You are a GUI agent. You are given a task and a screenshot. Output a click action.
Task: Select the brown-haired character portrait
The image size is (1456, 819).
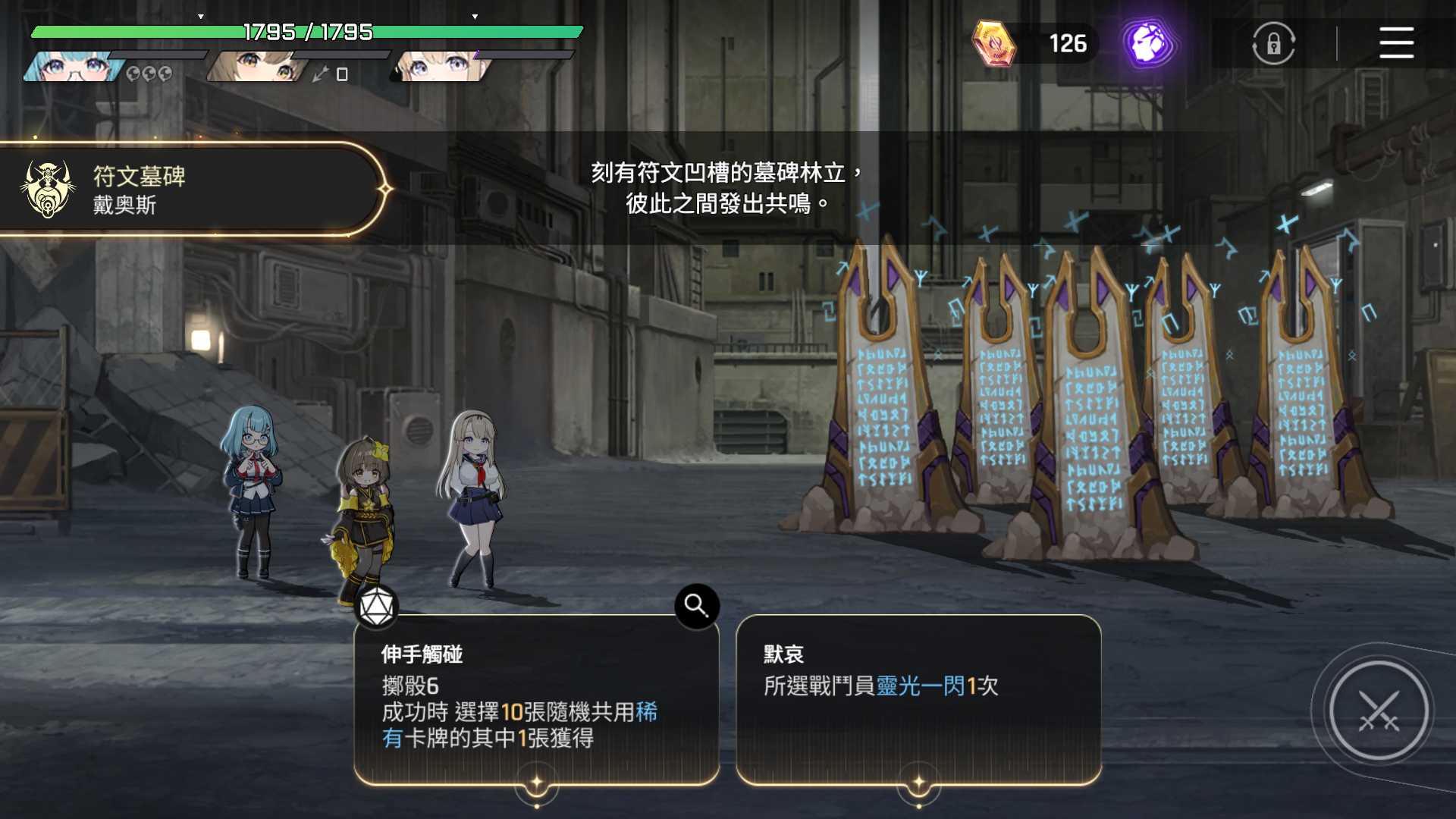pyautogui.click(x=258, y=67)
